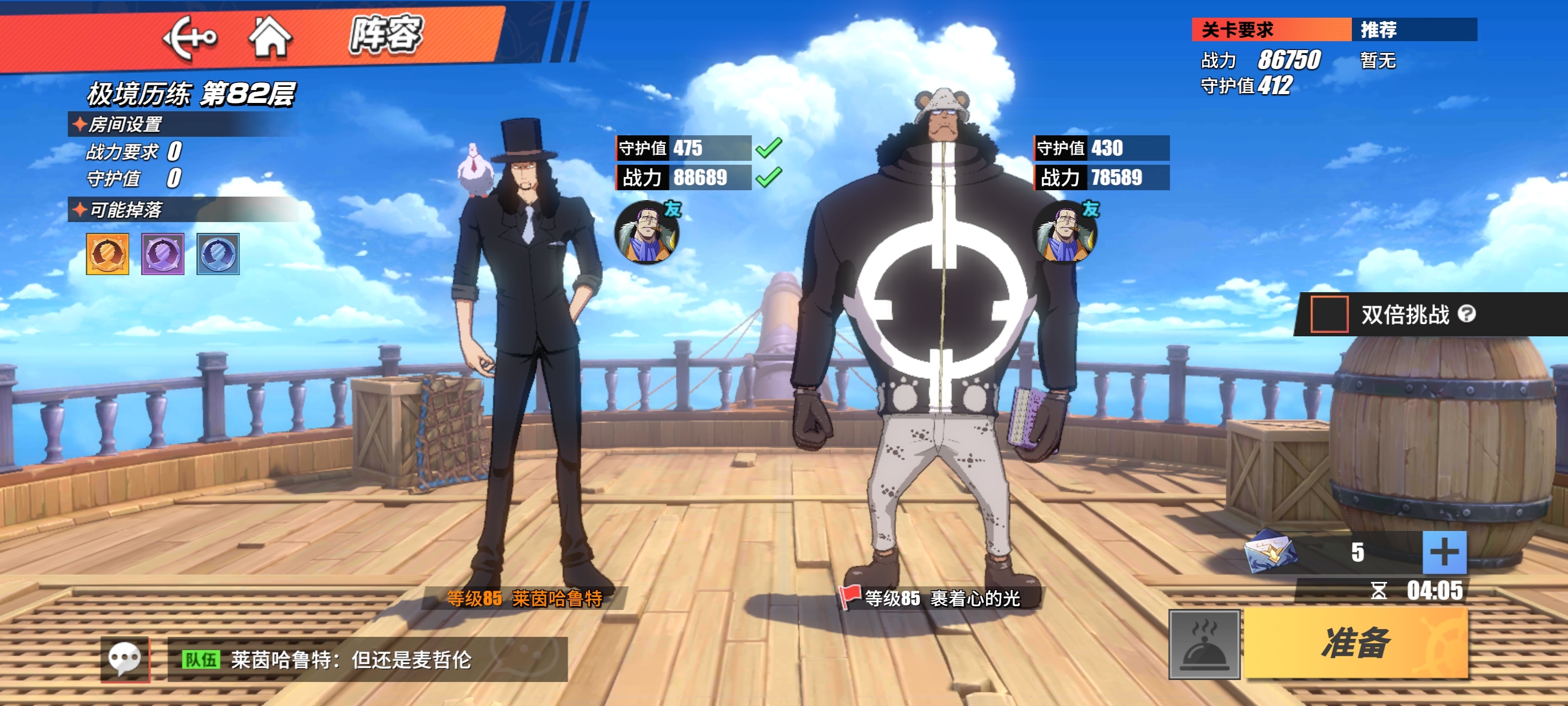The image size is (1568, 706).
Task: Return to the home screen
Action: coord(269,37)
